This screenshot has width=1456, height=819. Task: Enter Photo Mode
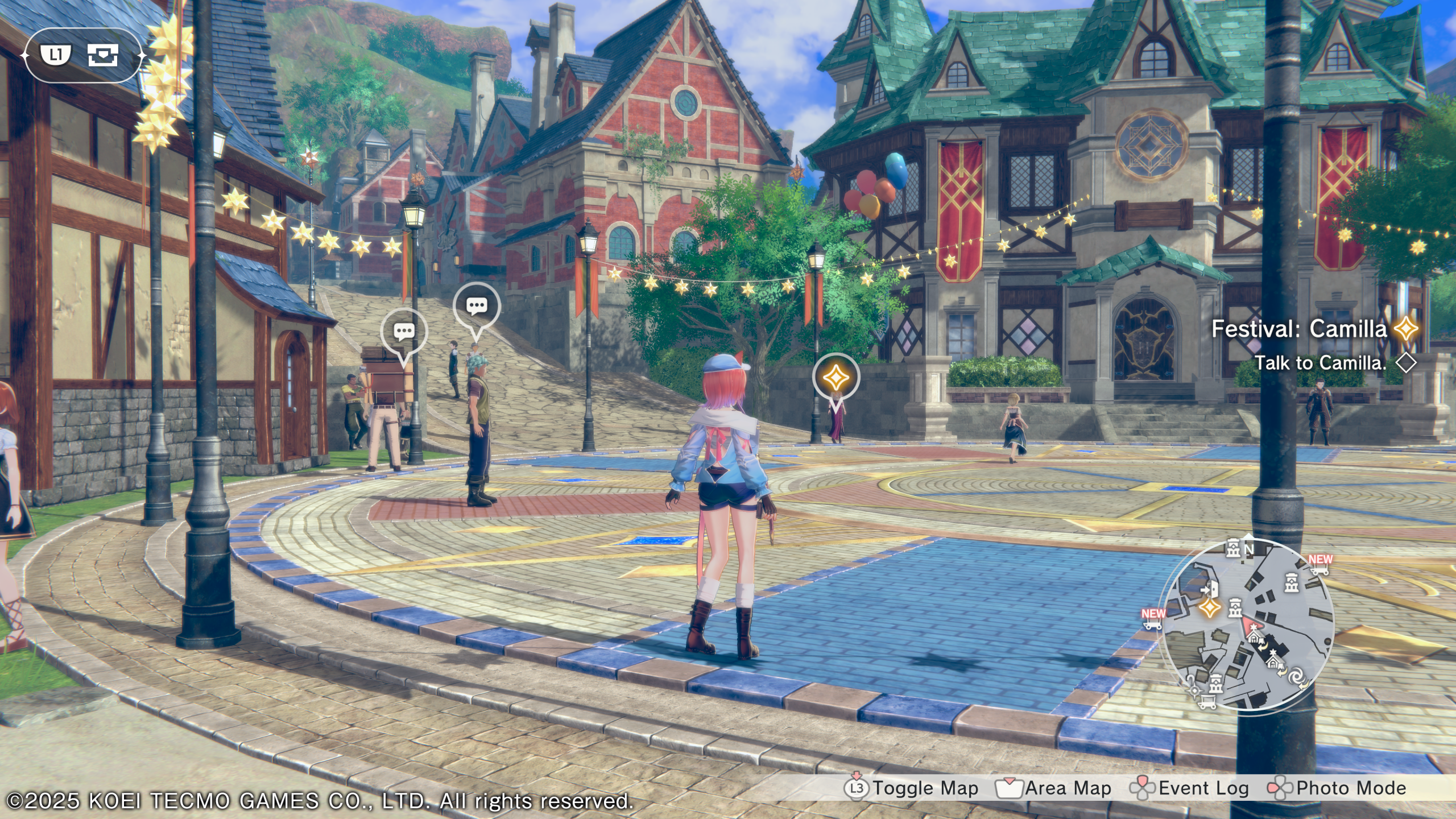point(1337,788)
